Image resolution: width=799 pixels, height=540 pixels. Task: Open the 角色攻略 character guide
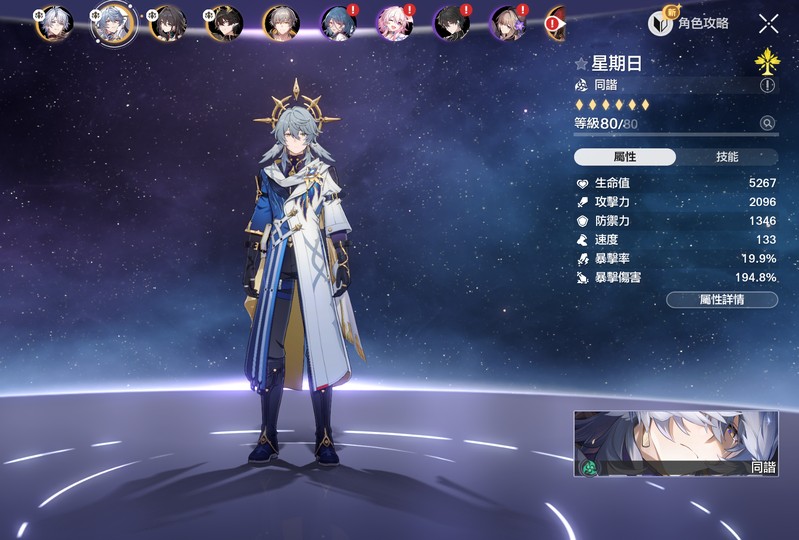click(x=689, y=23)
